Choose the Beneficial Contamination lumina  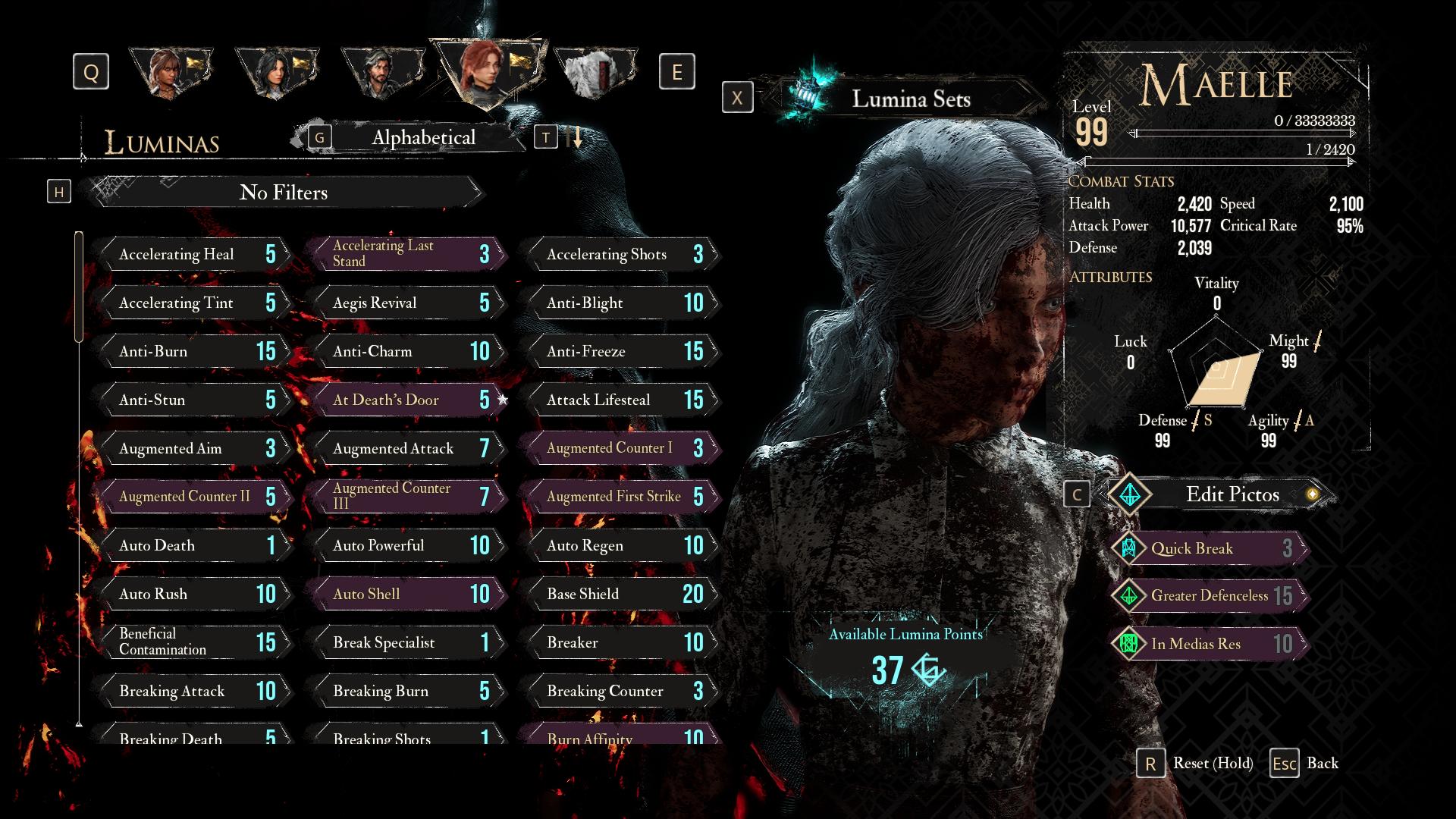[x=193, y=642]
